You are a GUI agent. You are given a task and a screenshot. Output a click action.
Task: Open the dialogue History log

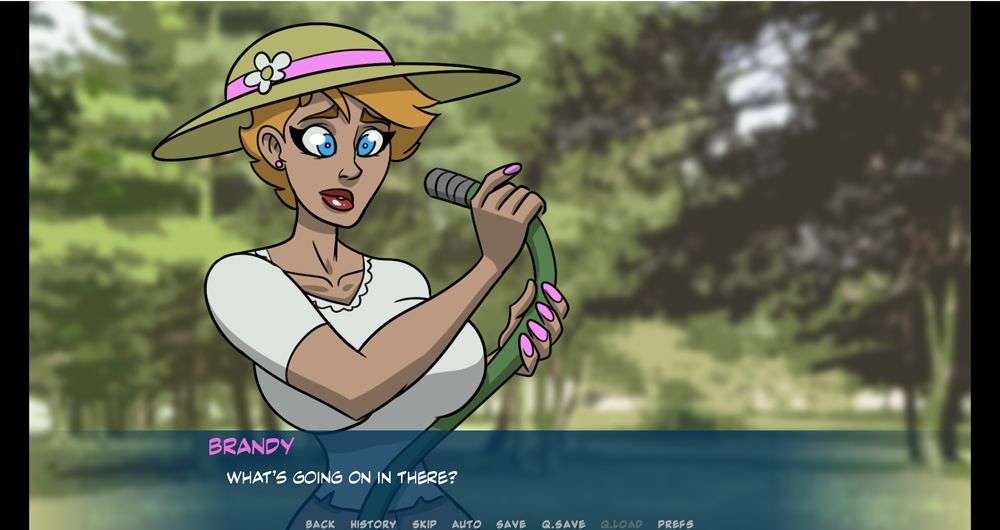373,524
